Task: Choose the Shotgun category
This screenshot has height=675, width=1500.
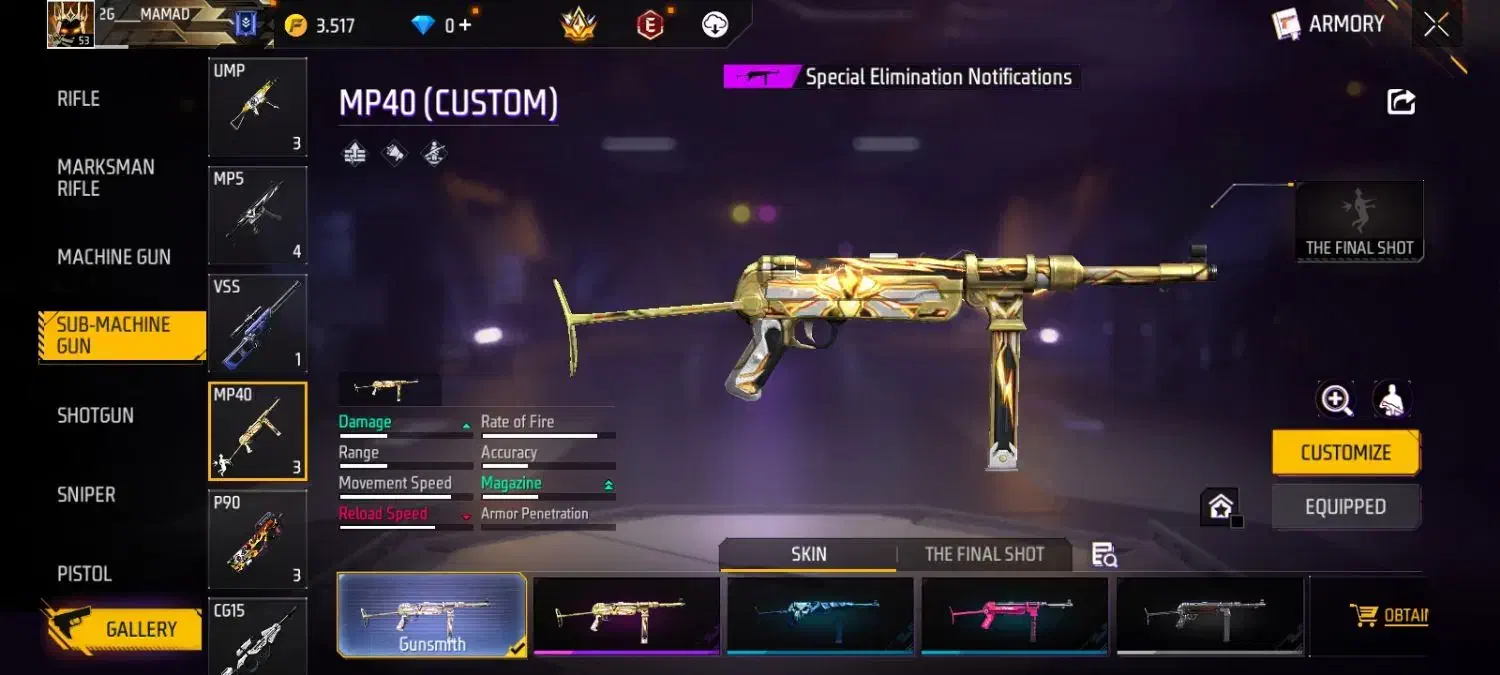Action: click(95, 415)
